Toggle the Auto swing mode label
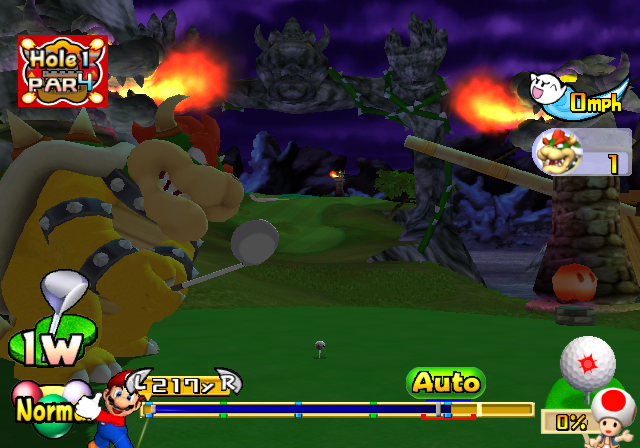640x448 pixels. click(x=445, y=382)
